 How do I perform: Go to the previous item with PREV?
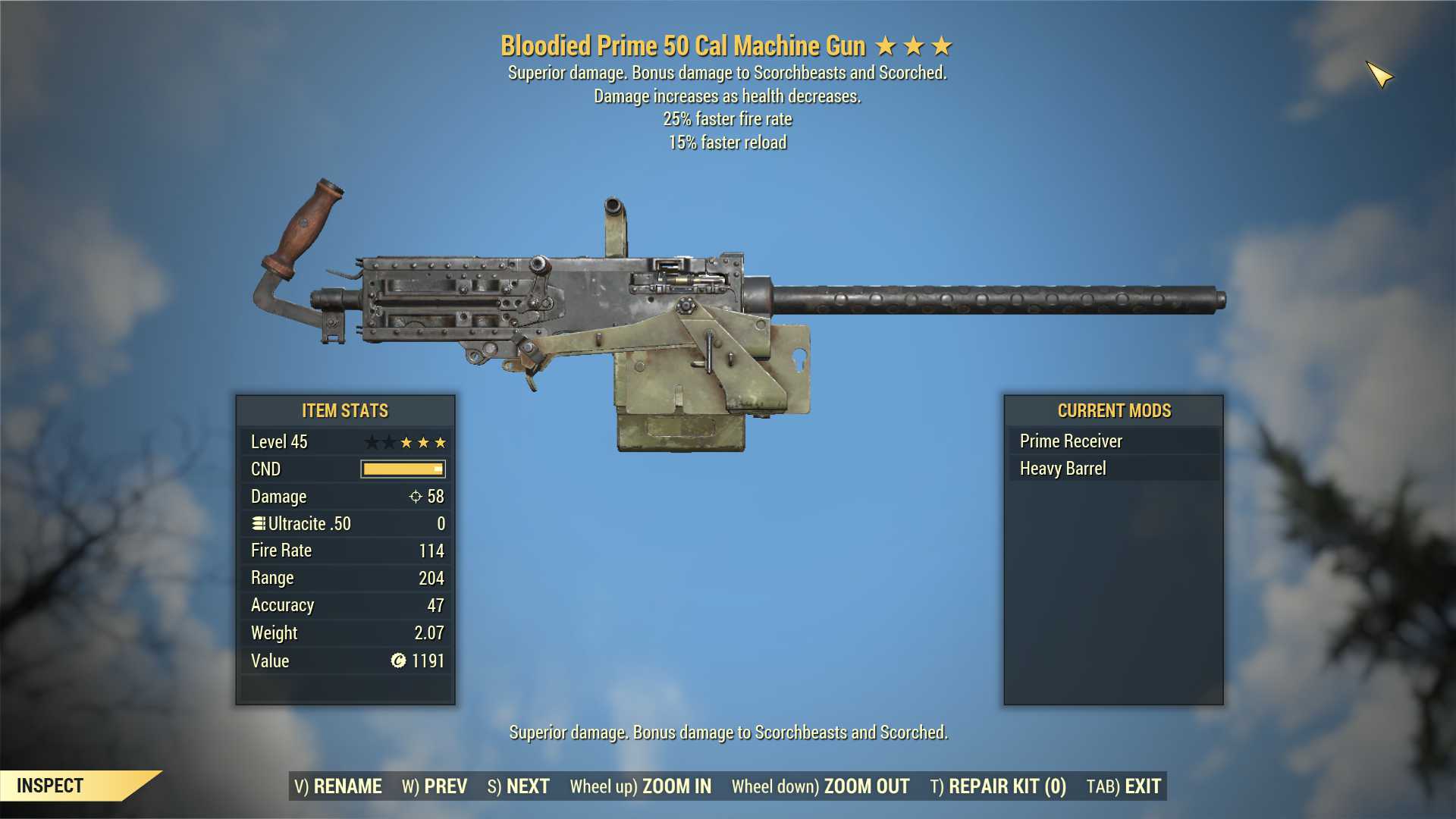435,786
